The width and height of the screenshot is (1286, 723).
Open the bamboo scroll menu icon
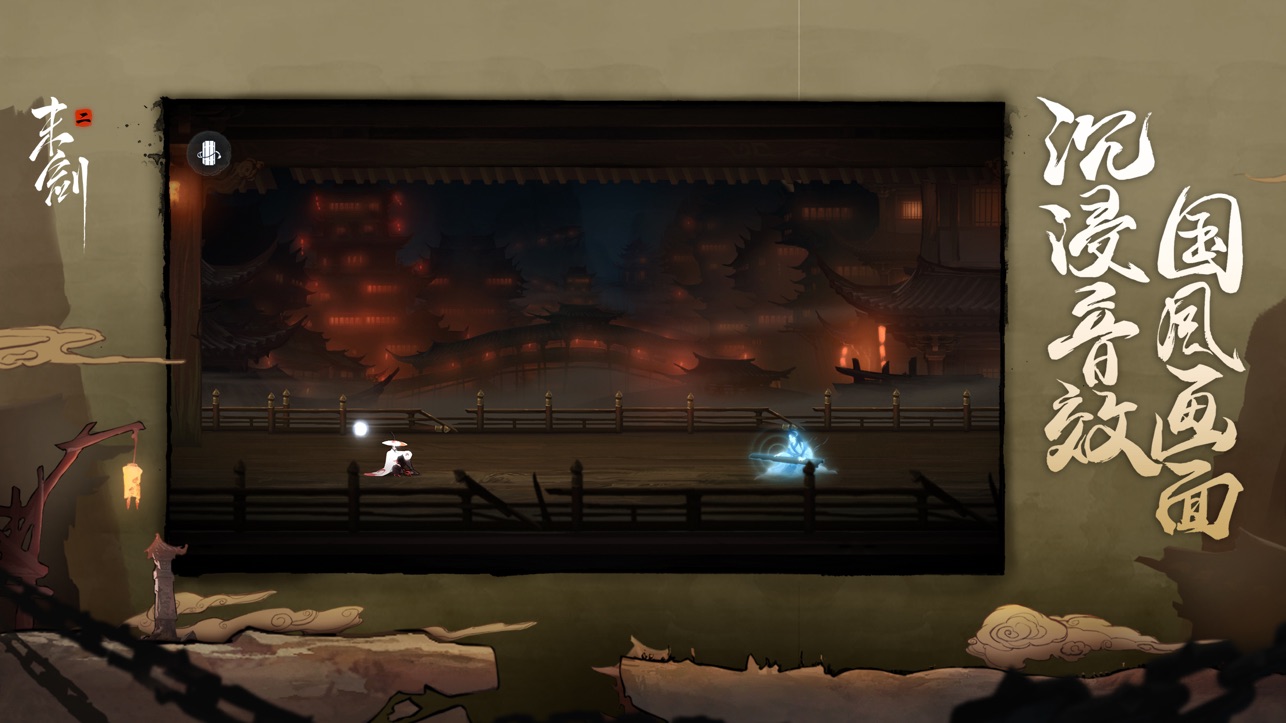209,153
